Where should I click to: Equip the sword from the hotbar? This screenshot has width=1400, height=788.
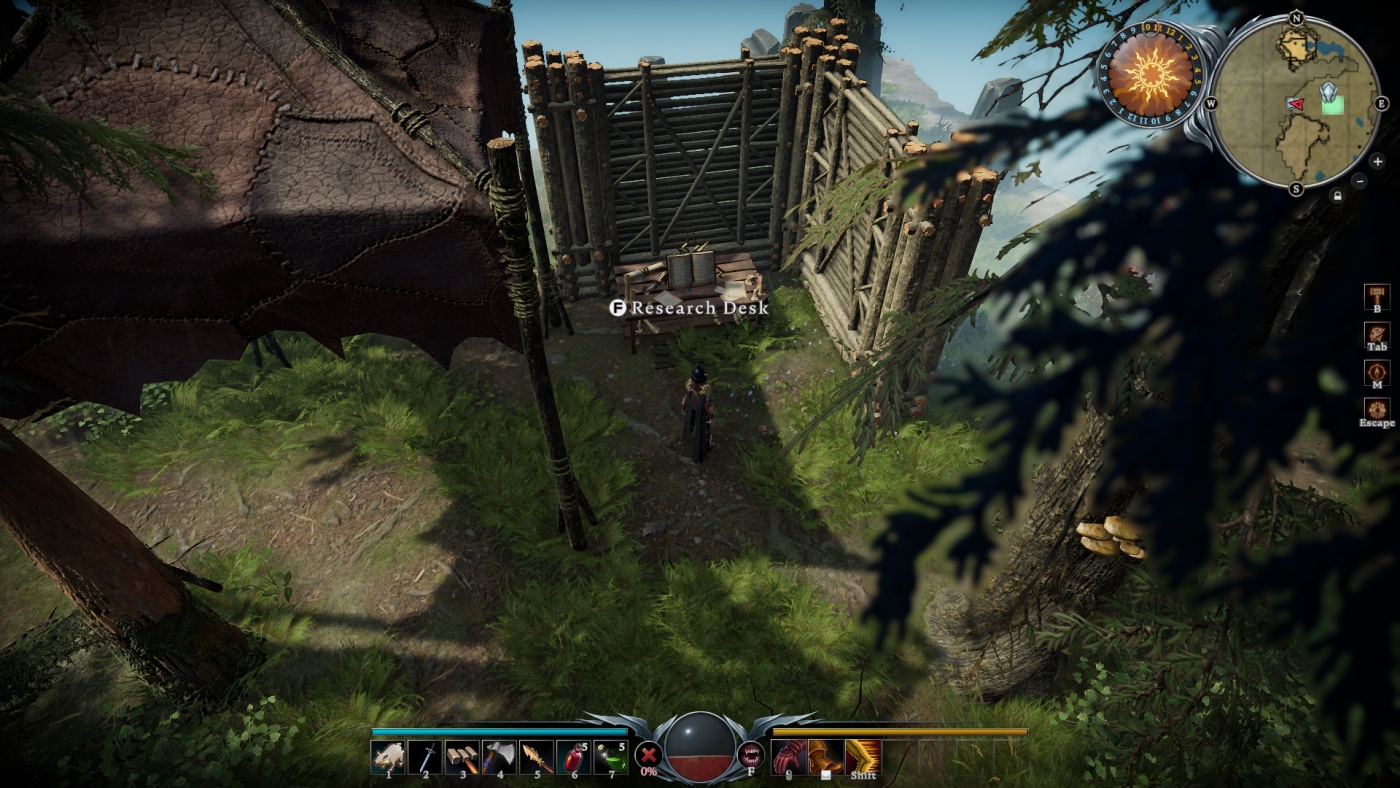[425, 757]
